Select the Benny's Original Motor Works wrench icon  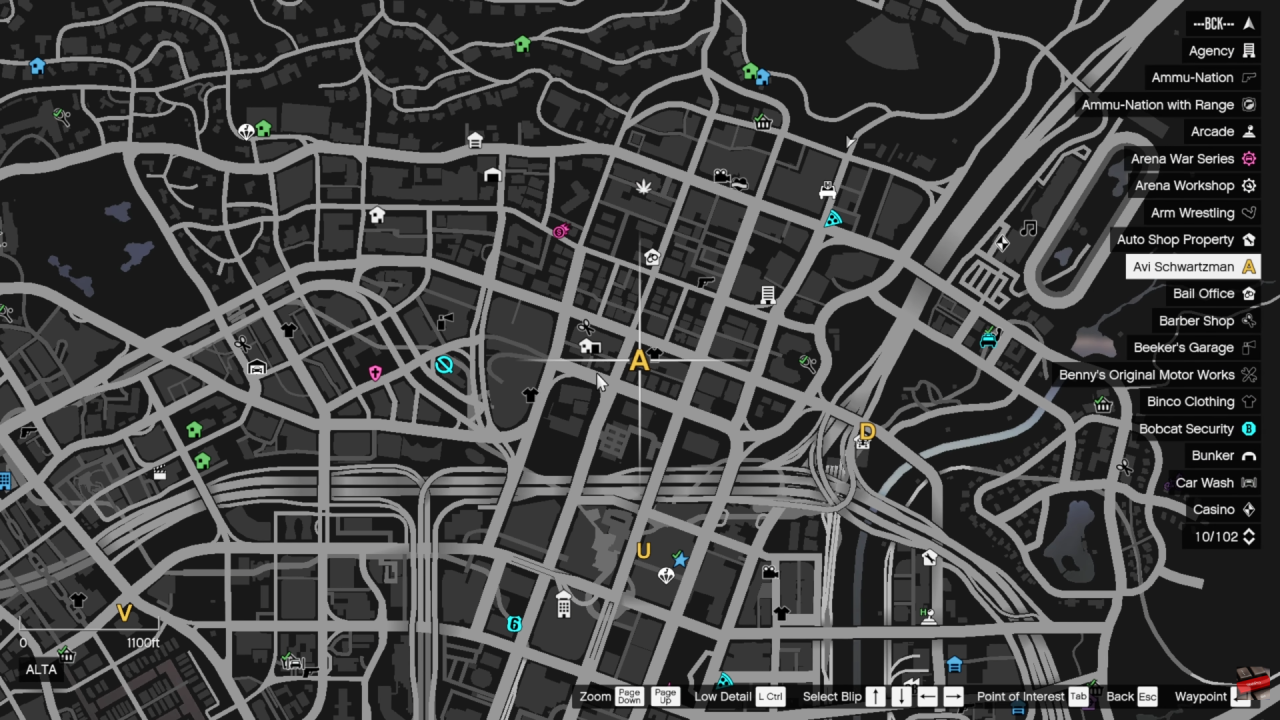tap(1248, 374)
